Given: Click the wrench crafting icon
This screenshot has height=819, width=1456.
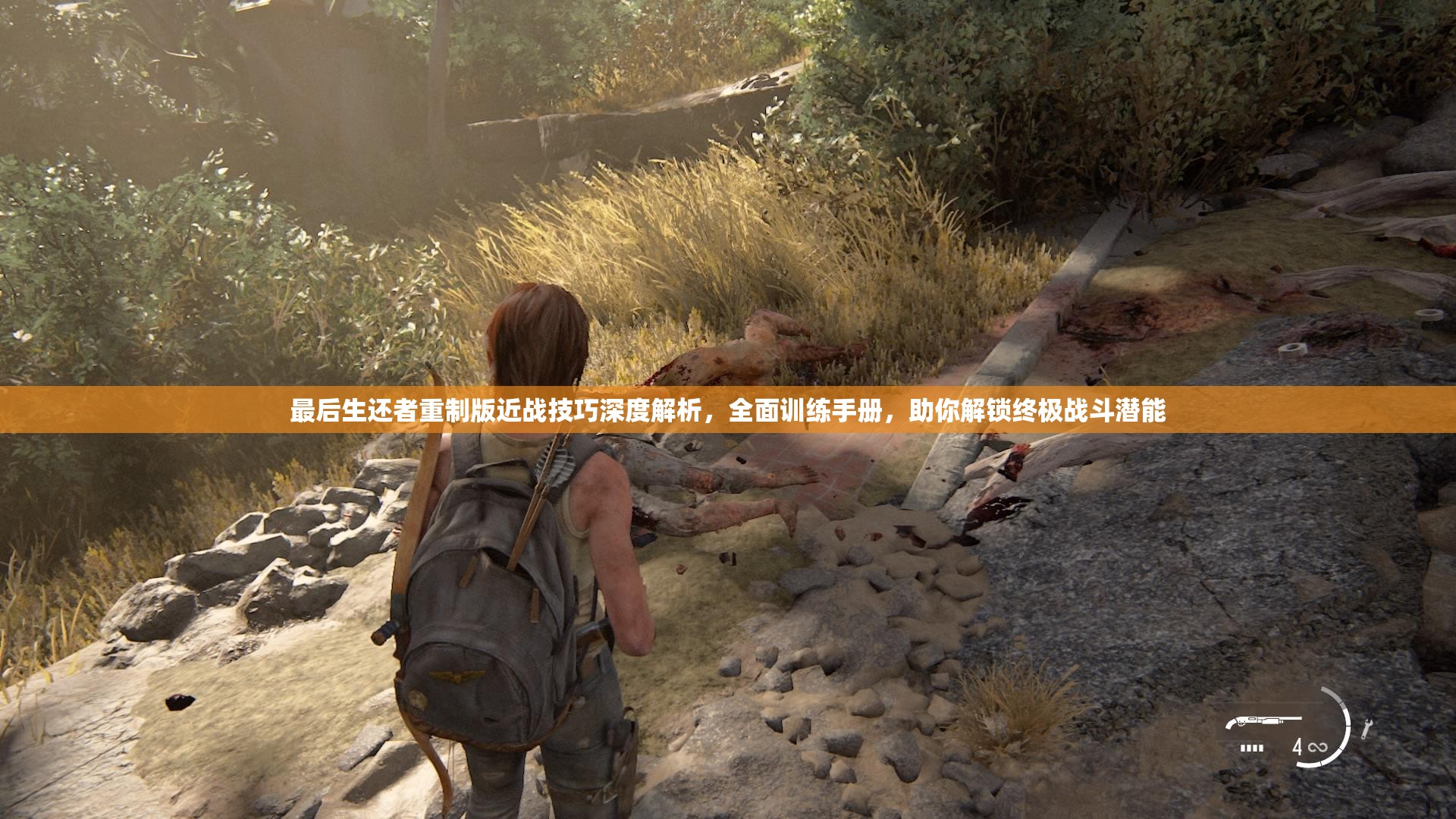Looking at the screenshot, I should [1367, 729].
